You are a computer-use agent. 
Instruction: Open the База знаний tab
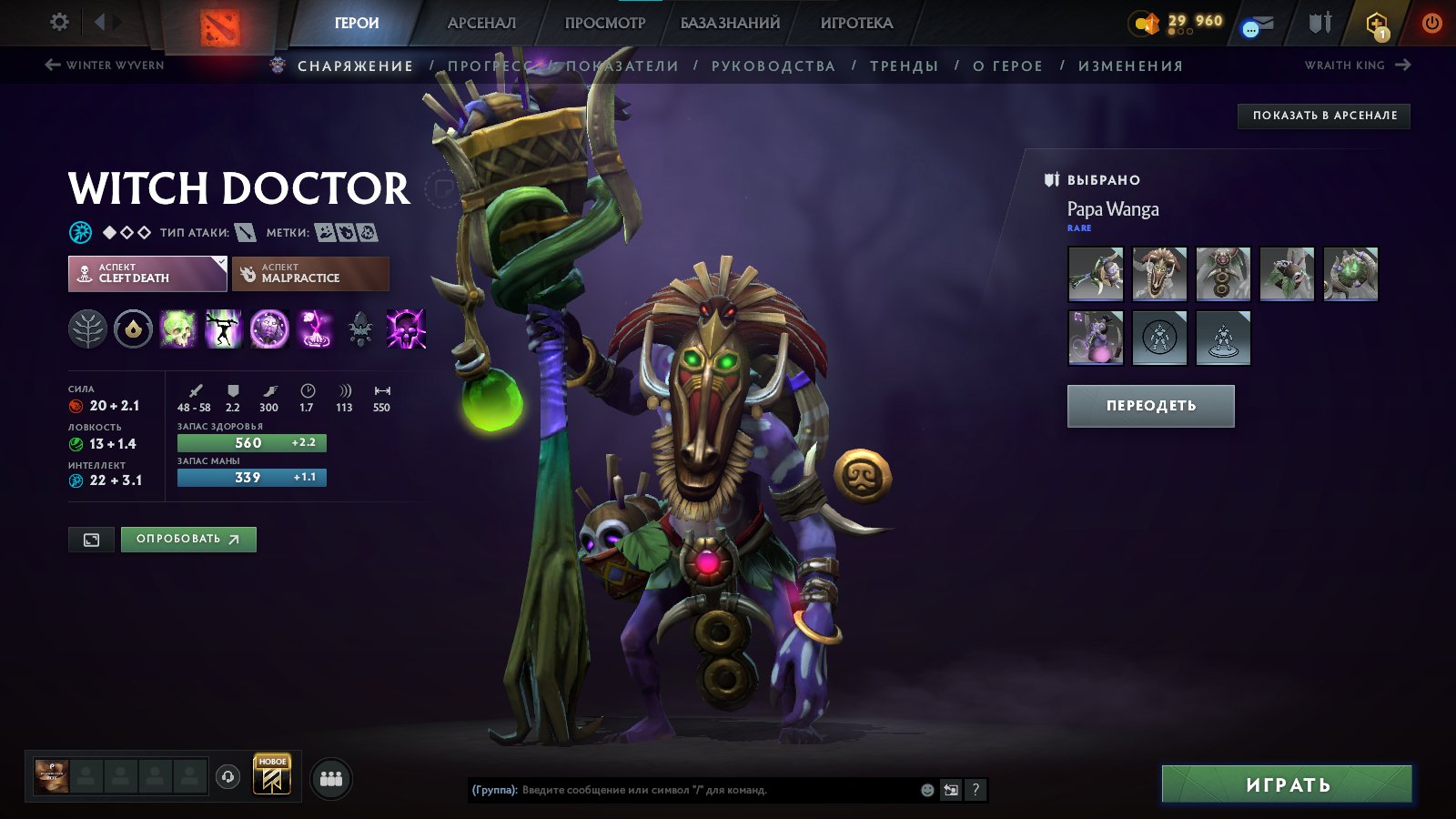coord(730,23)
